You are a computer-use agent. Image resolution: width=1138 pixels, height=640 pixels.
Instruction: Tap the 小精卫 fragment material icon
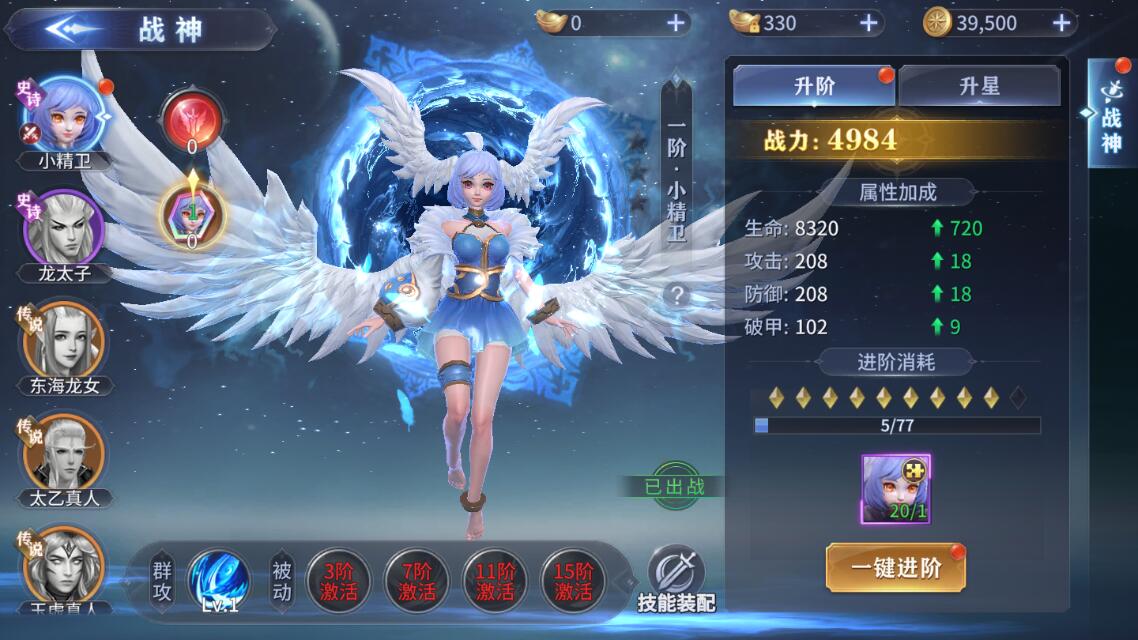895,488
